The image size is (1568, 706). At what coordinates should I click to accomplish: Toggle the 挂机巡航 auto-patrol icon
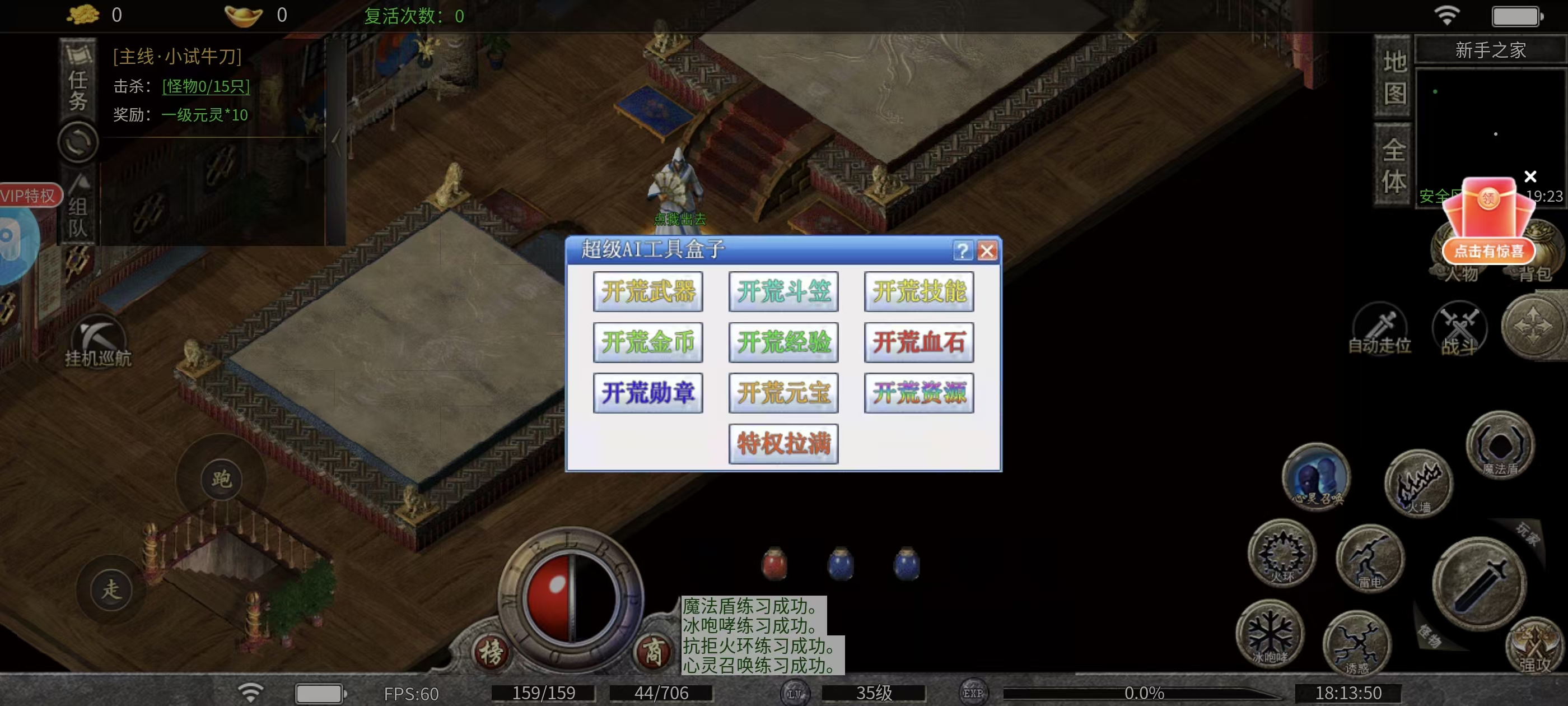(x=98, y=341)
